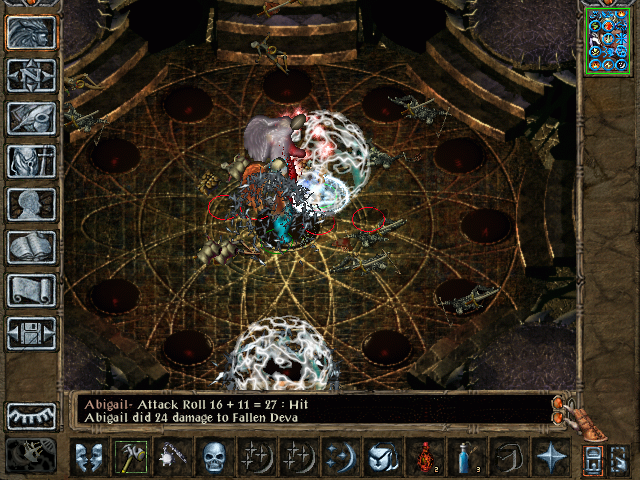Open game options with the floppy disk
640x480 pixels.
[32, 333]
